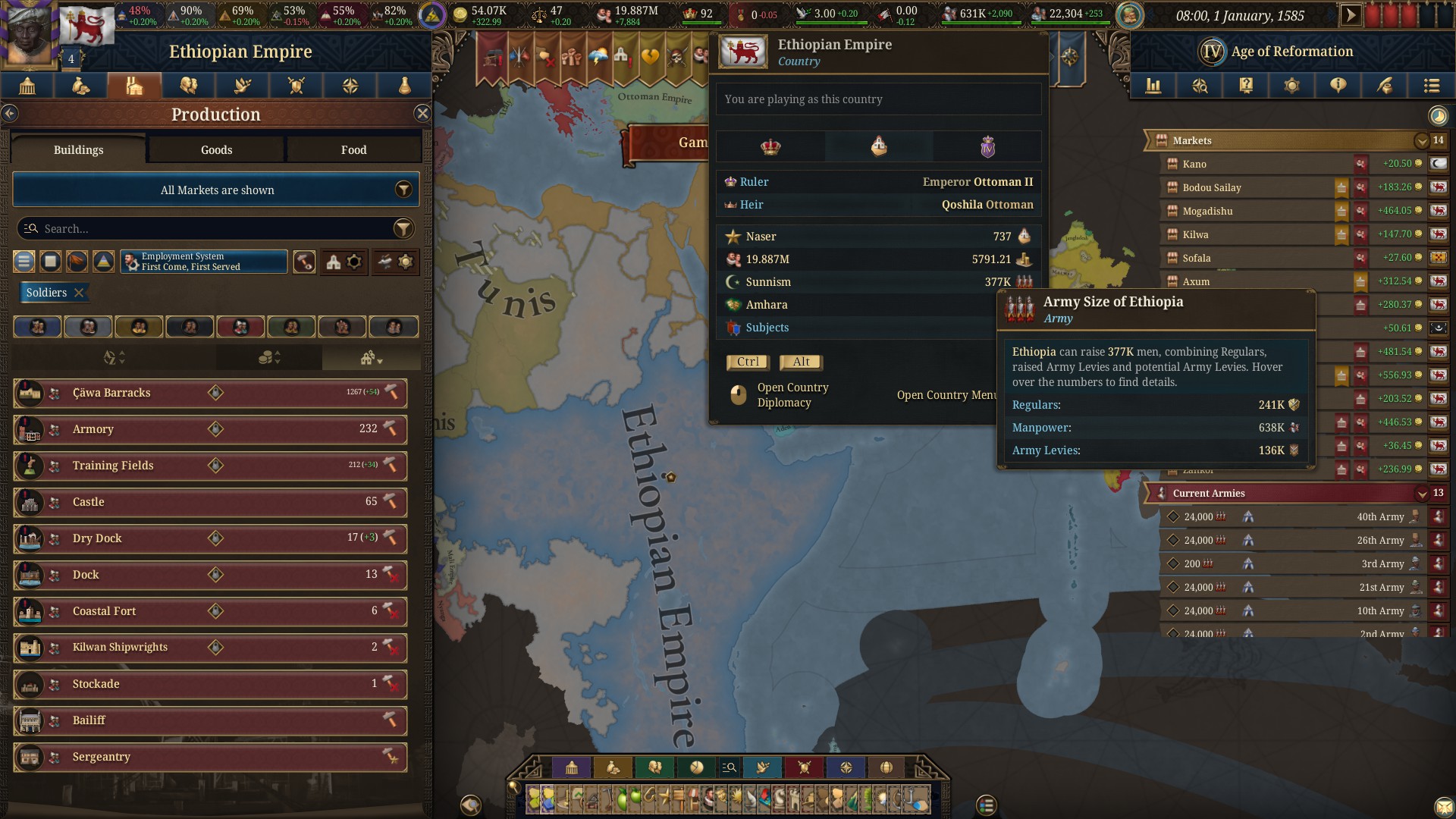The width and height of the screenshot is (1456, 819).
Task: Open the economy panel money bag icon
Action: tap(80, 86)
